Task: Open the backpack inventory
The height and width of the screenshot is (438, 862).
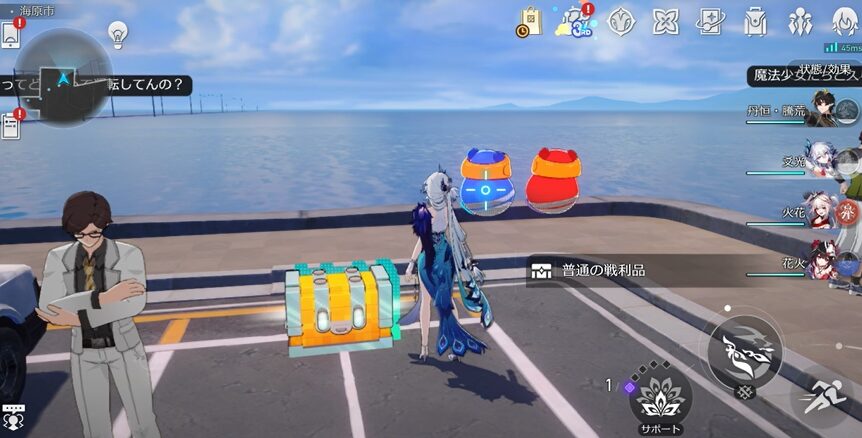Action: click(x=756, y=21)
